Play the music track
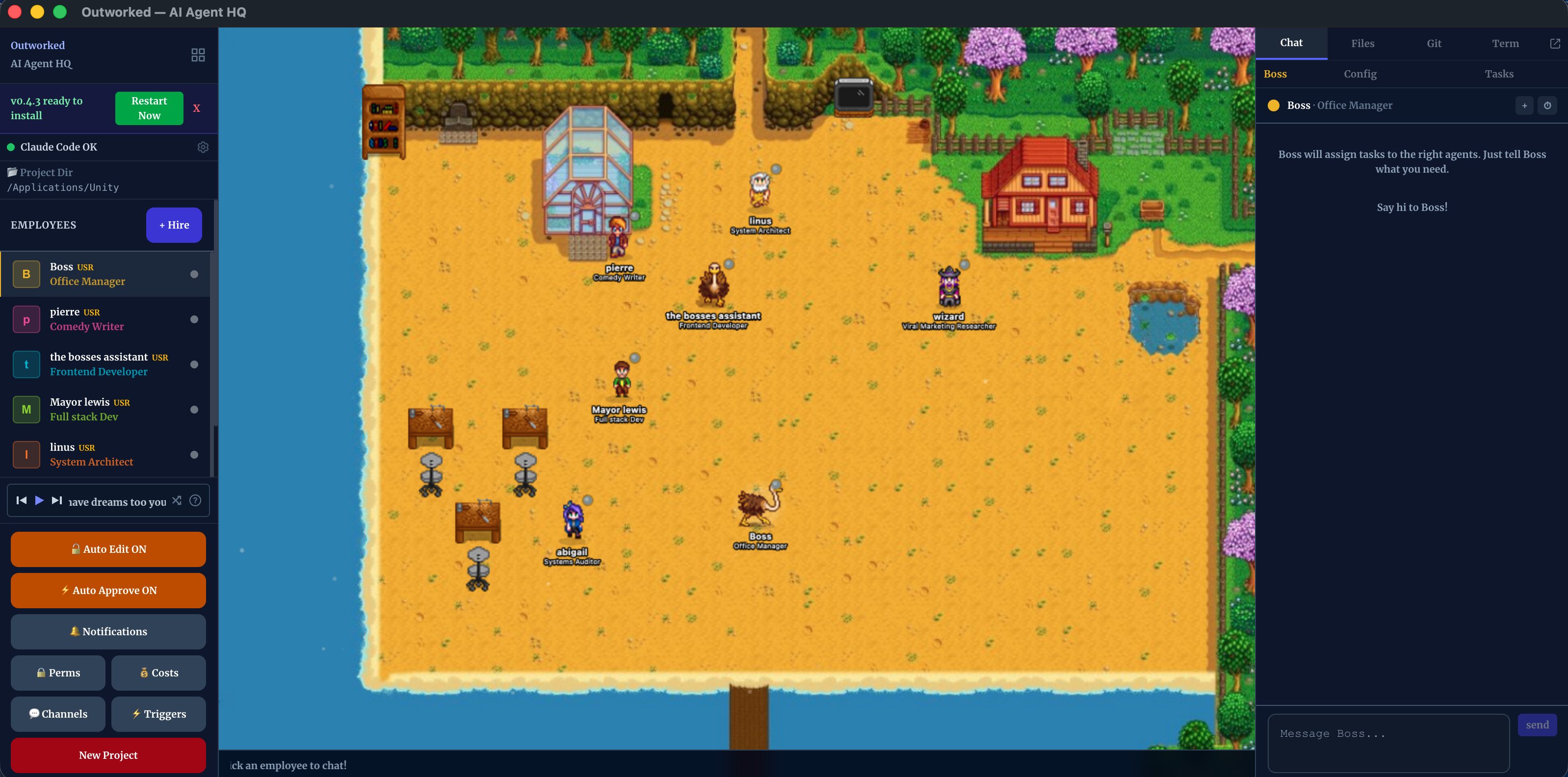 [x=39, y=500]
